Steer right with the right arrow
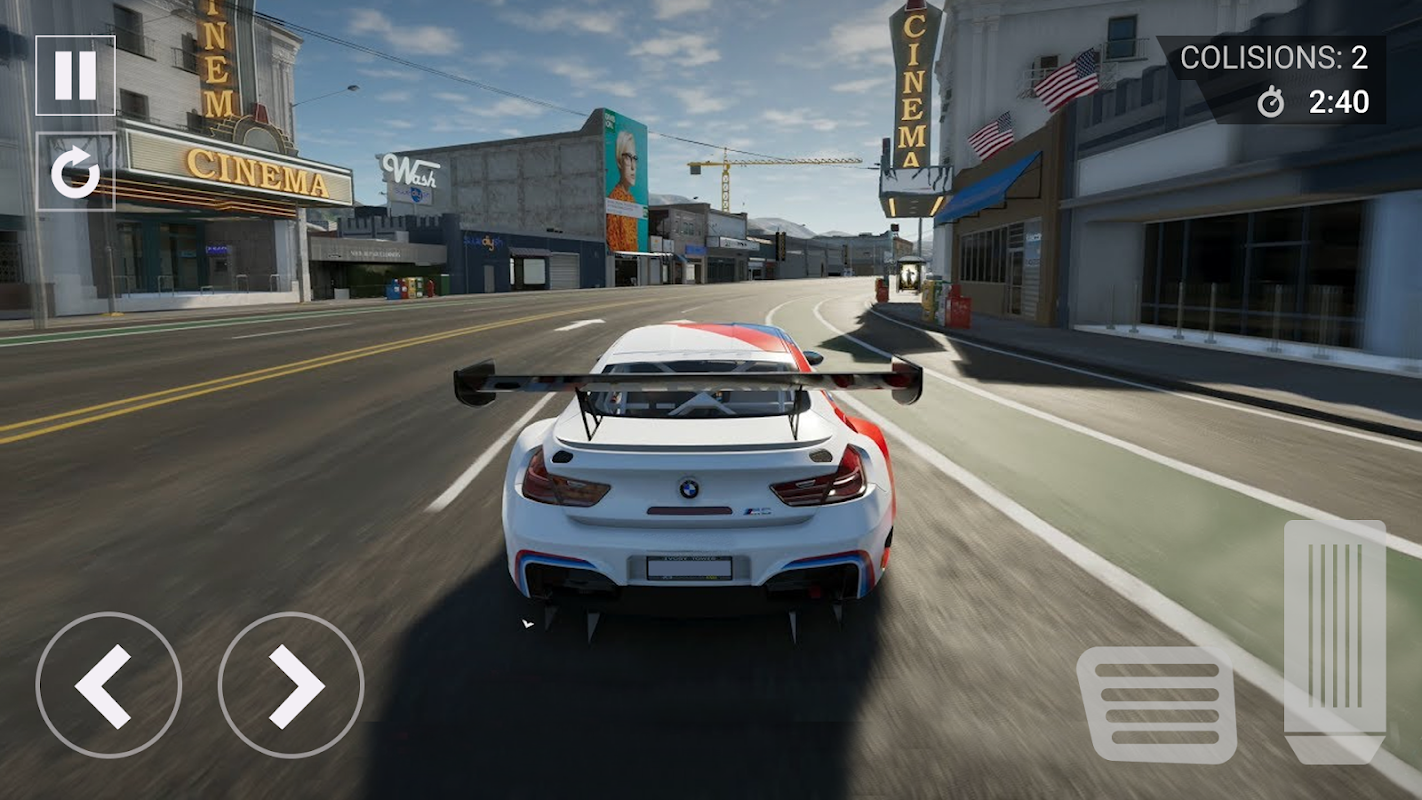 (291, 686)
